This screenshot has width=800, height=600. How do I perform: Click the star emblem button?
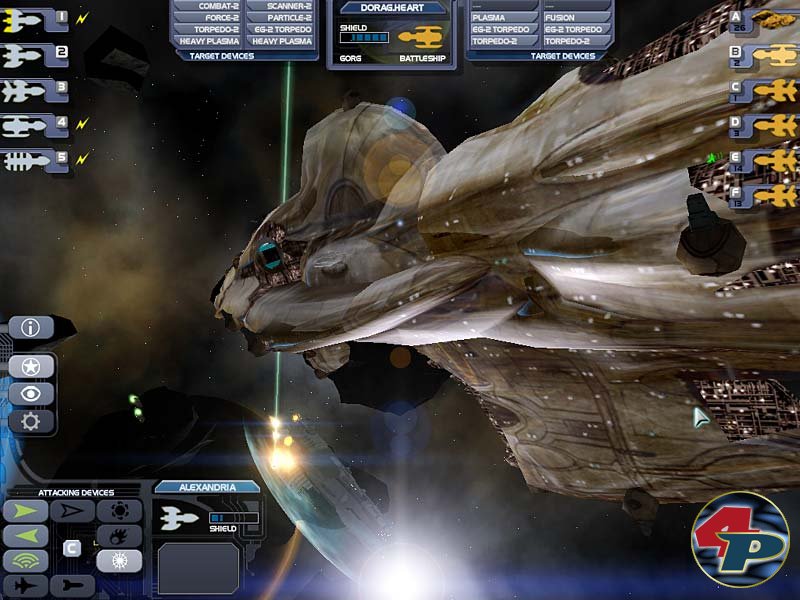tap(31, 365)
